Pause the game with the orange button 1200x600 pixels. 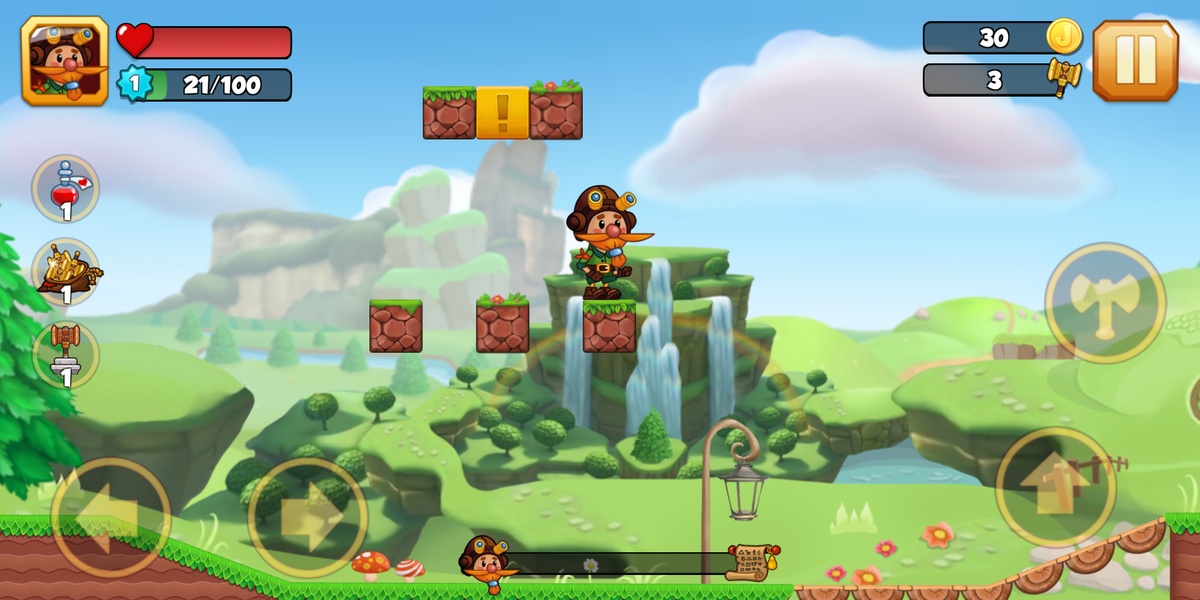tap(1135, 60)
